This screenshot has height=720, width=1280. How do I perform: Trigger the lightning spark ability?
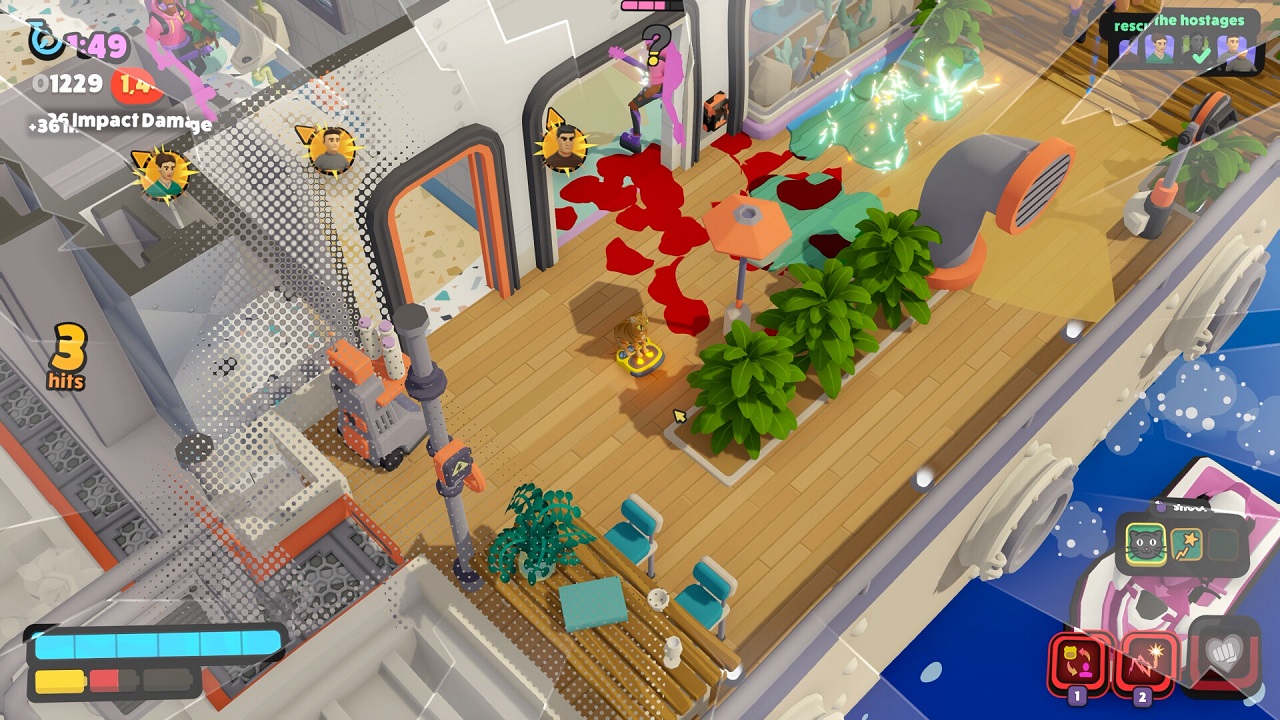(1144, 661)
